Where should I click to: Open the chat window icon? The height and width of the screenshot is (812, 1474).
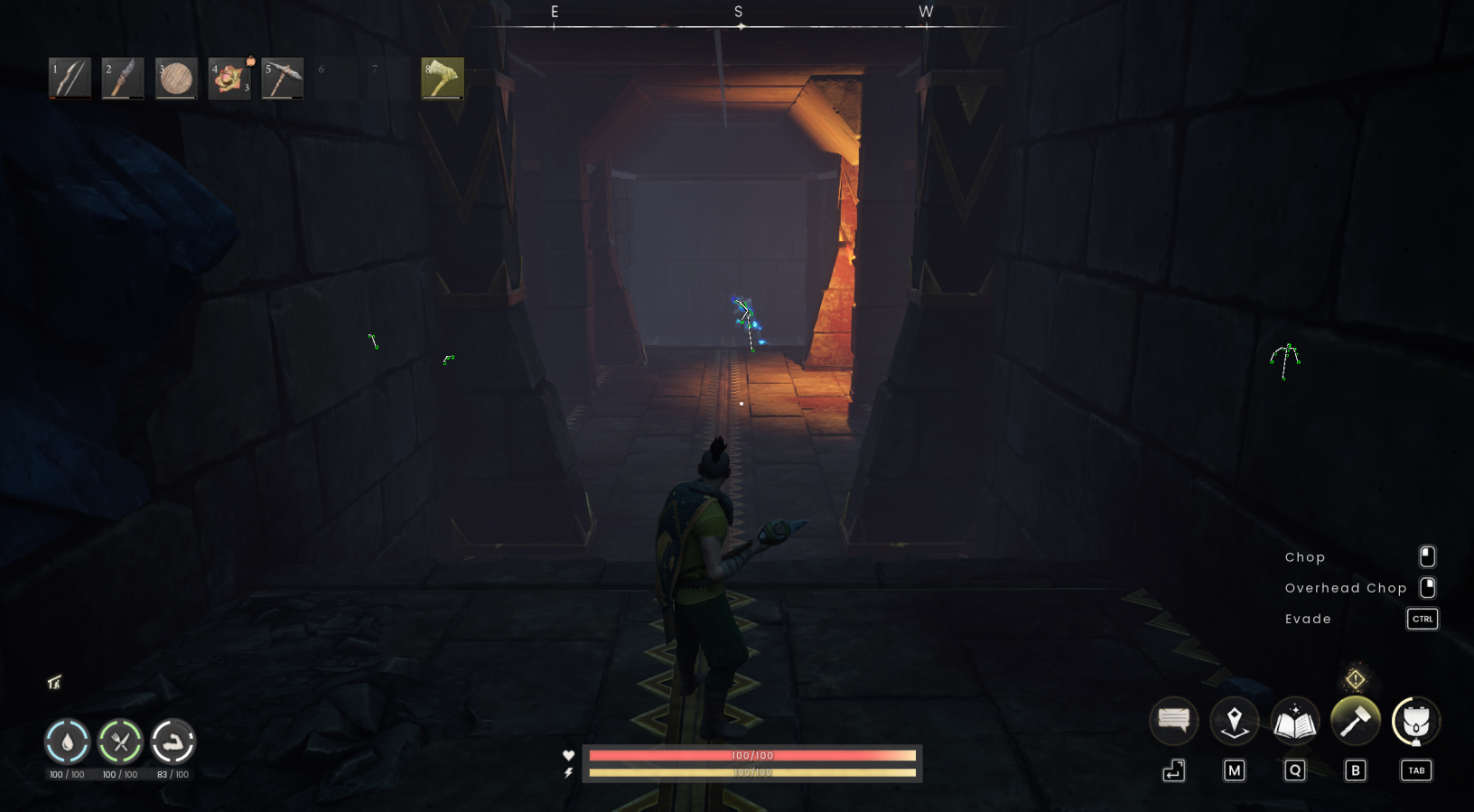tap(1173, 720)
